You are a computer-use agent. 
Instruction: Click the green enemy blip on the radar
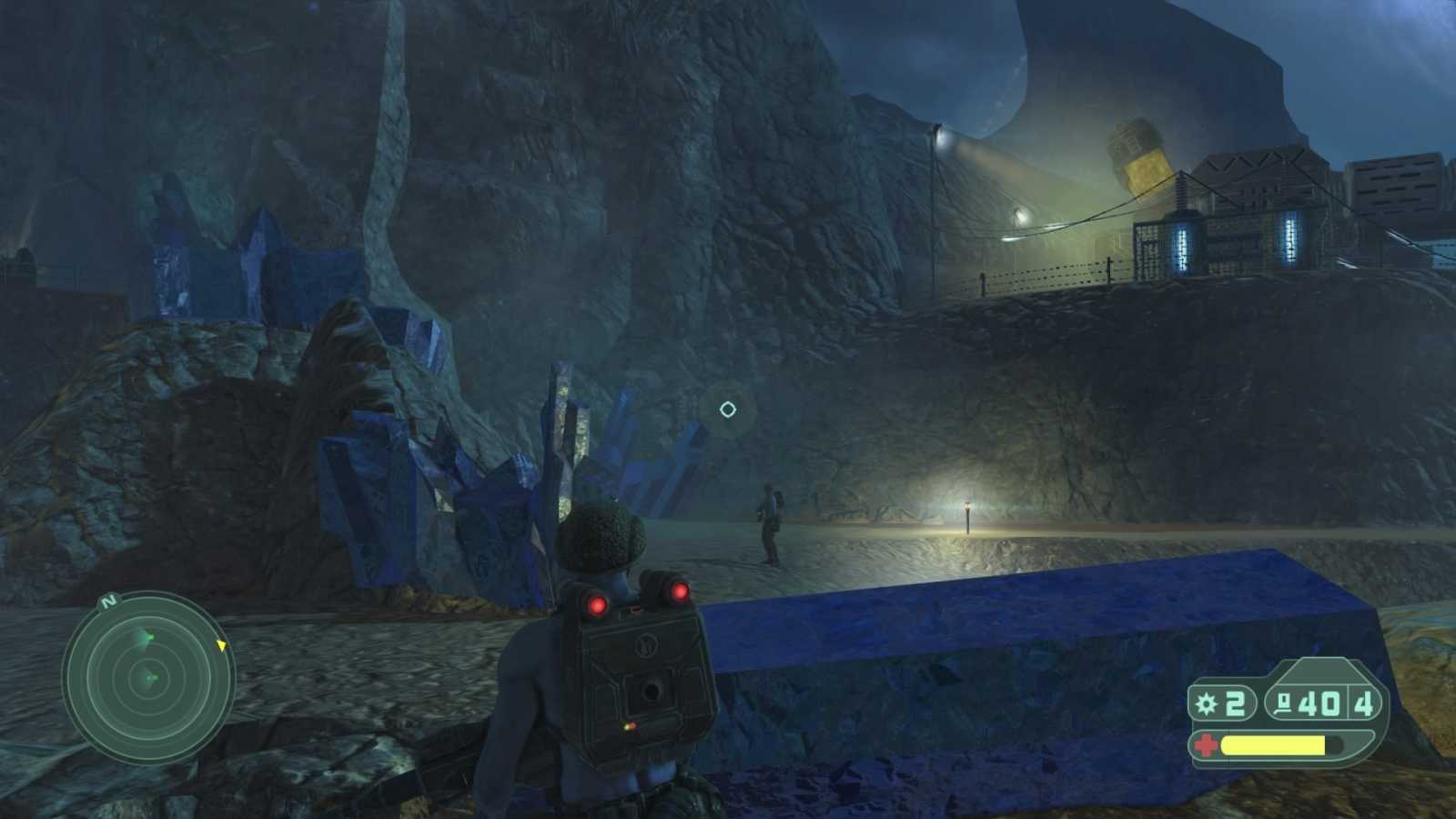(x=149, y=637)
